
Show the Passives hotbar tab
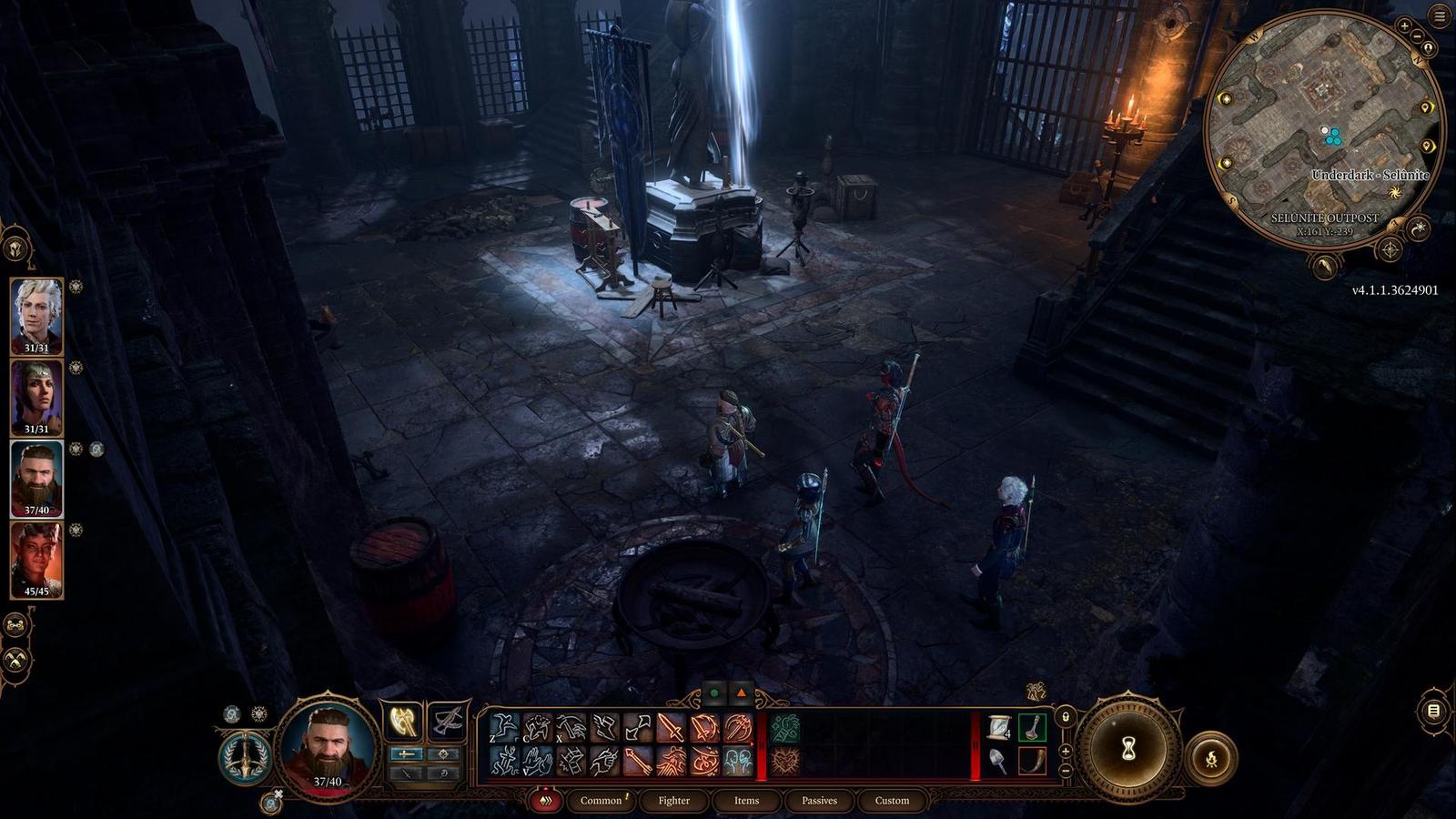819,801
